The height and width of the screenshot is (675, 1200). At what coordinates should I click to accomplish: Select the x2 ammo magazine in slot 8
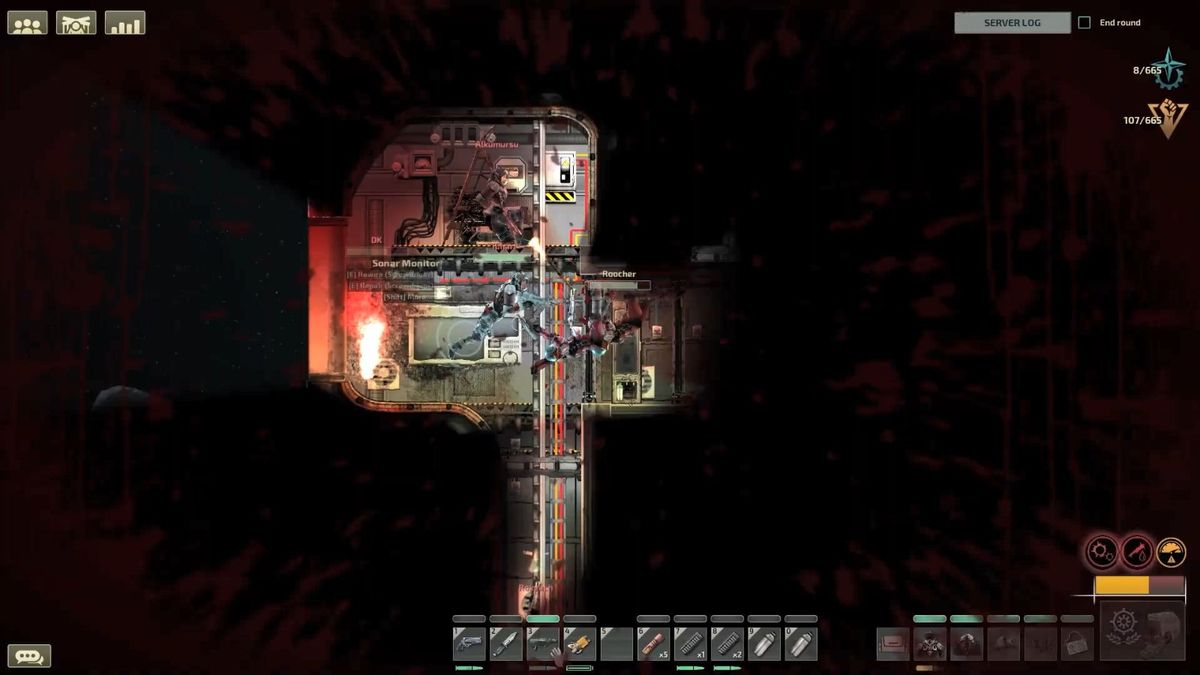point(728,643)
